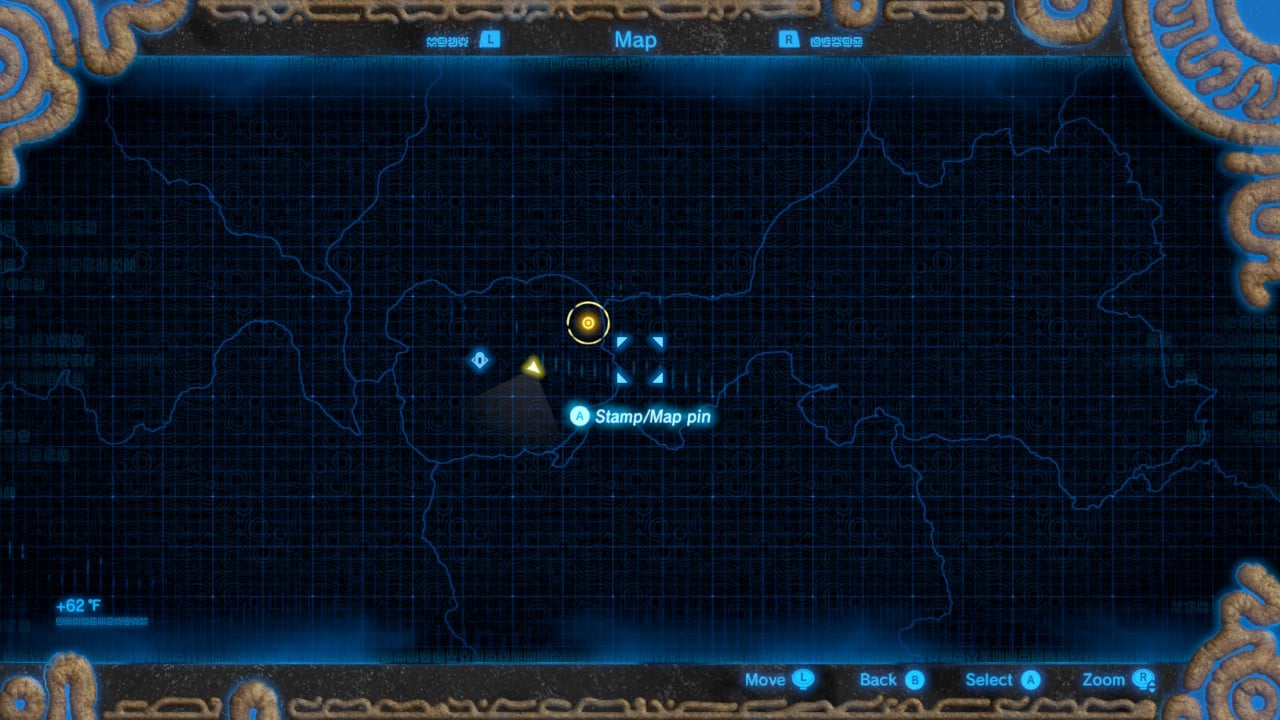This screenshot has width=1280, height=720.
Task: Click the R shoulder button icon near the title
Action: [789, 39]
